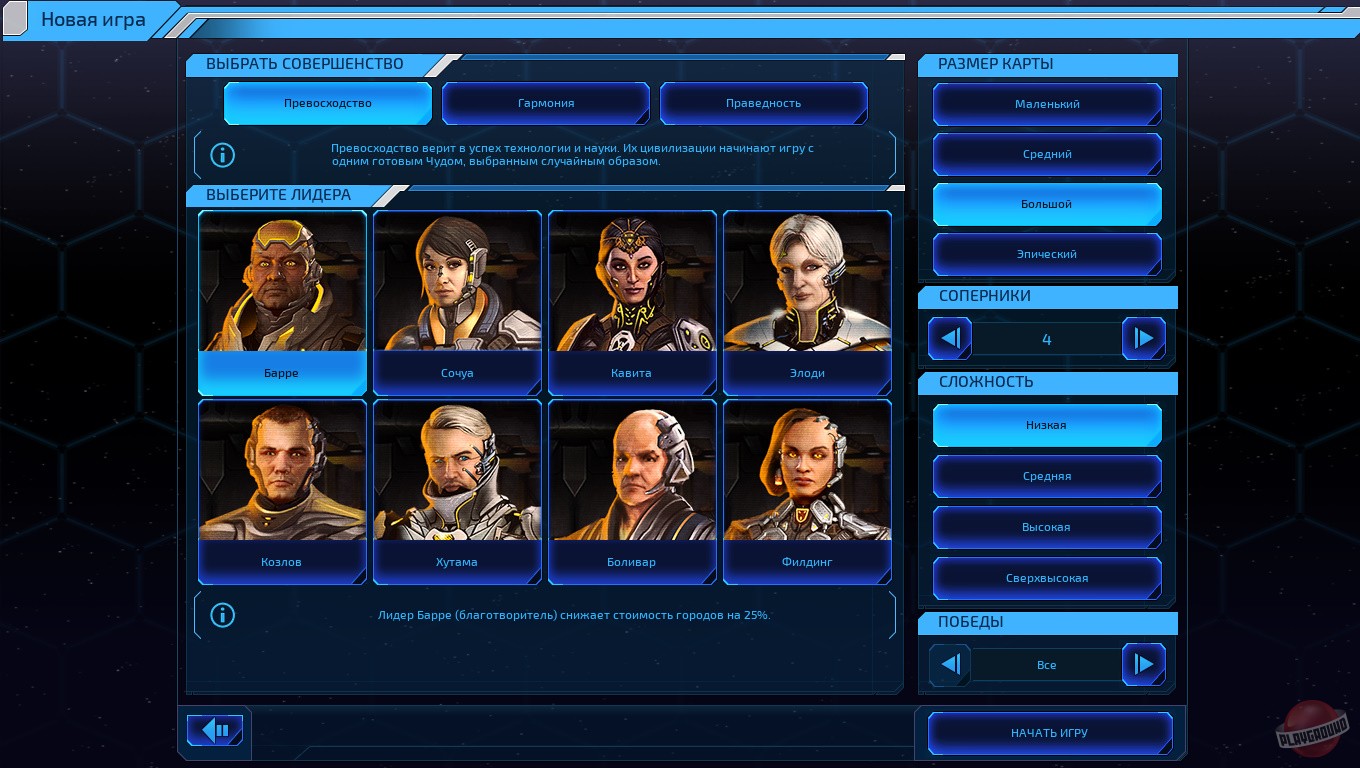Set map size to Средний
The image size is (1360, 768).
[1047, 154]
